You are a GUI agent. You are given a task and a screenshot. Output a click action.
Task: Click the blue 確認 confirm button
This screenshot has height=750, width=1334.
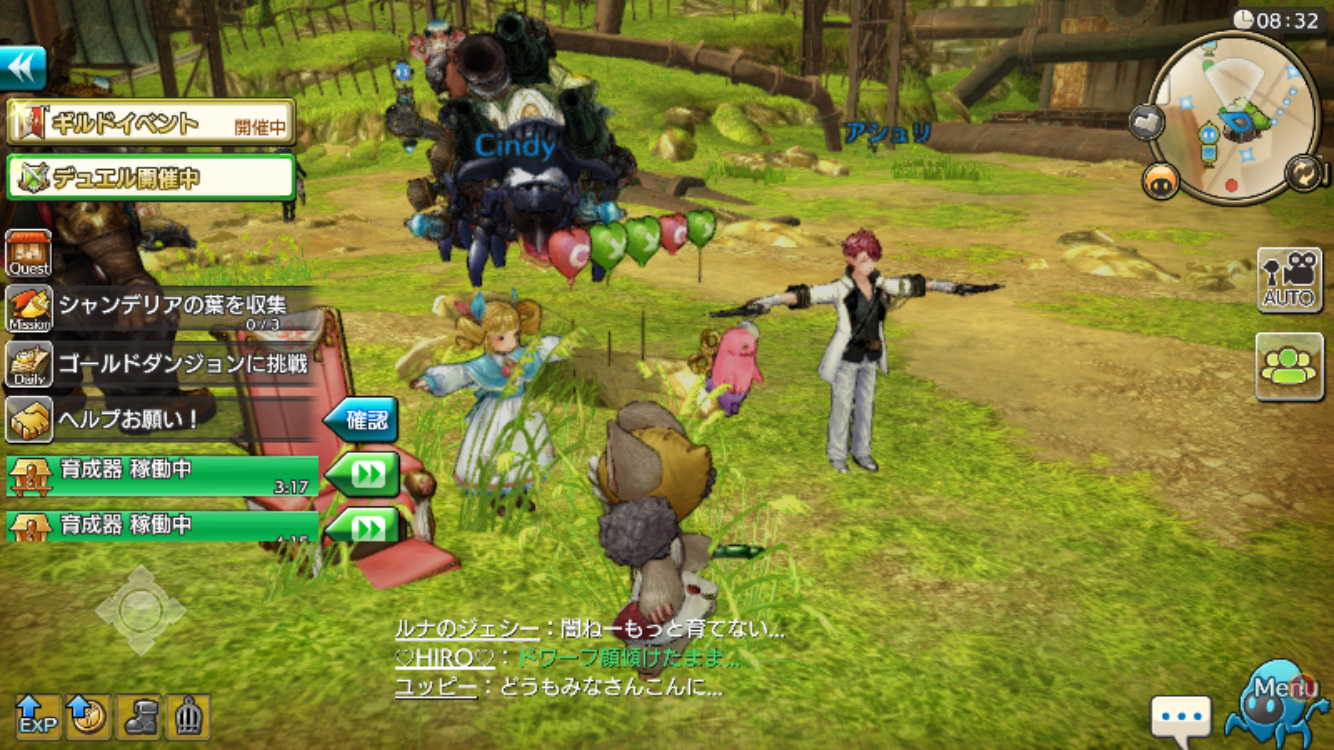point(361,420)
